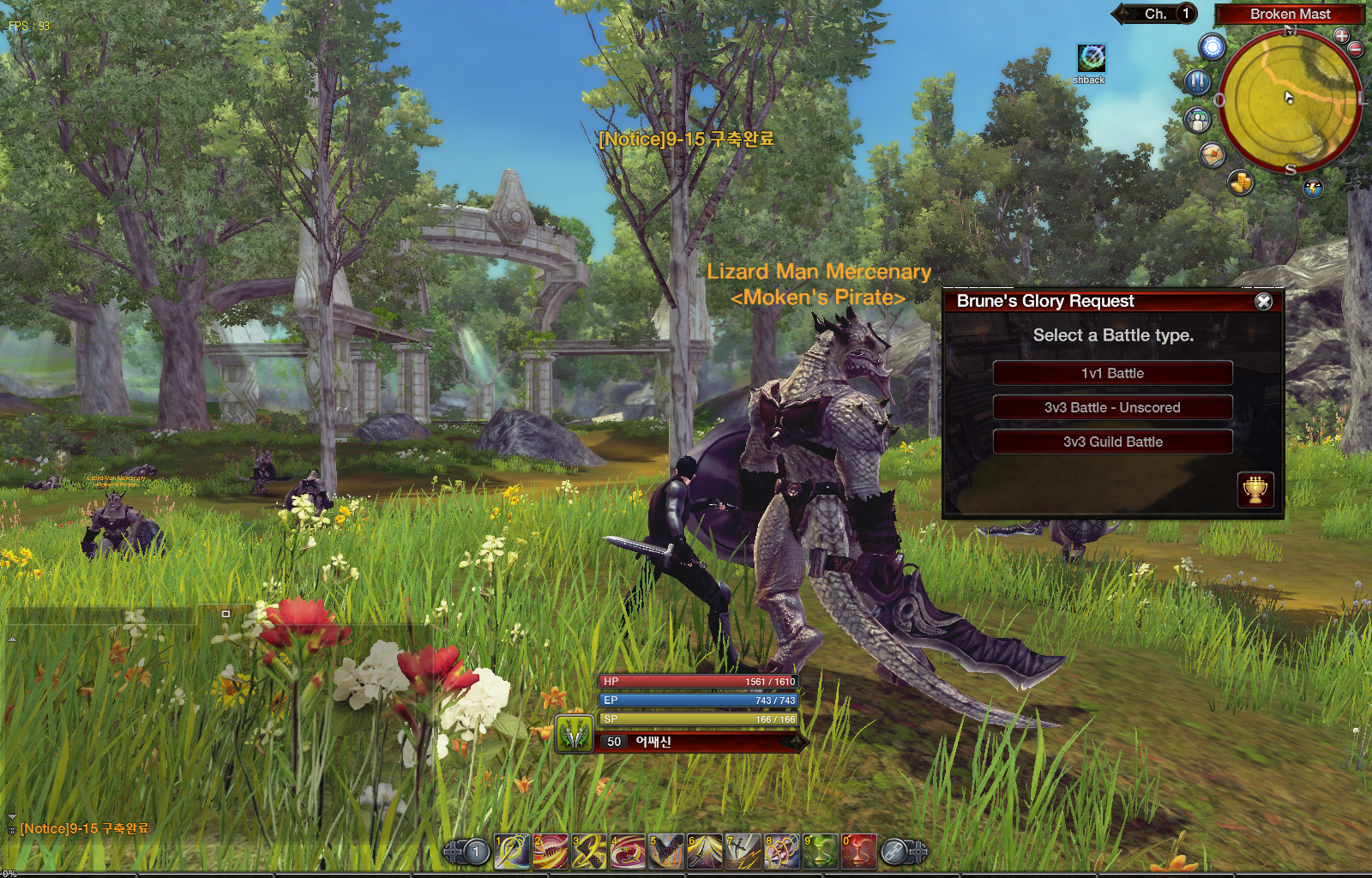Click the hotbar page number selector
This screenshot has width=1372, height=878.
[475, 851]
